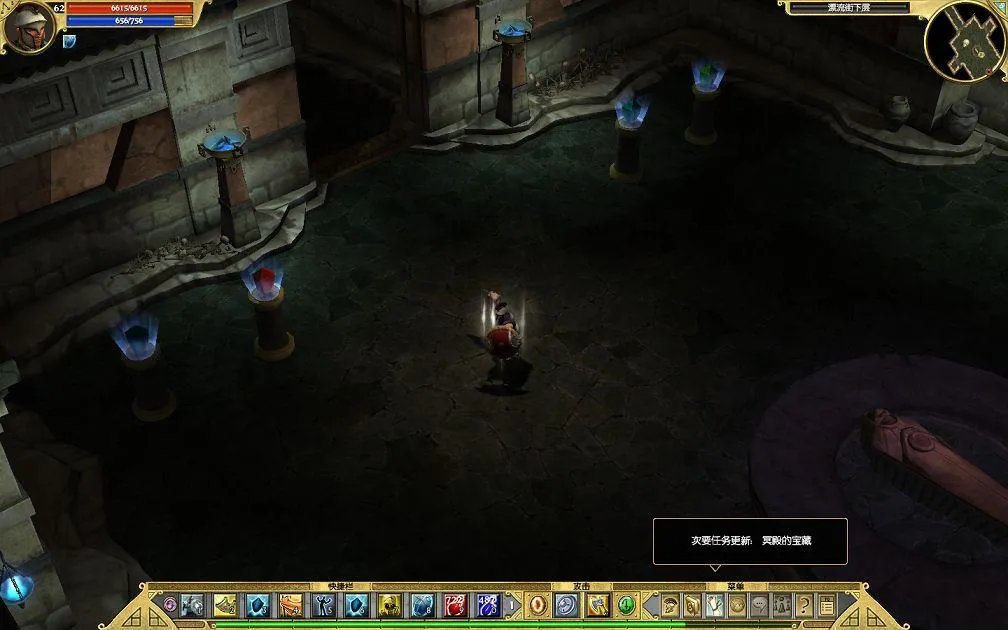Activate the dark figure skill in quickslot 5
The height and width of the screenshot is (630, 1008).
coord(323,605)
